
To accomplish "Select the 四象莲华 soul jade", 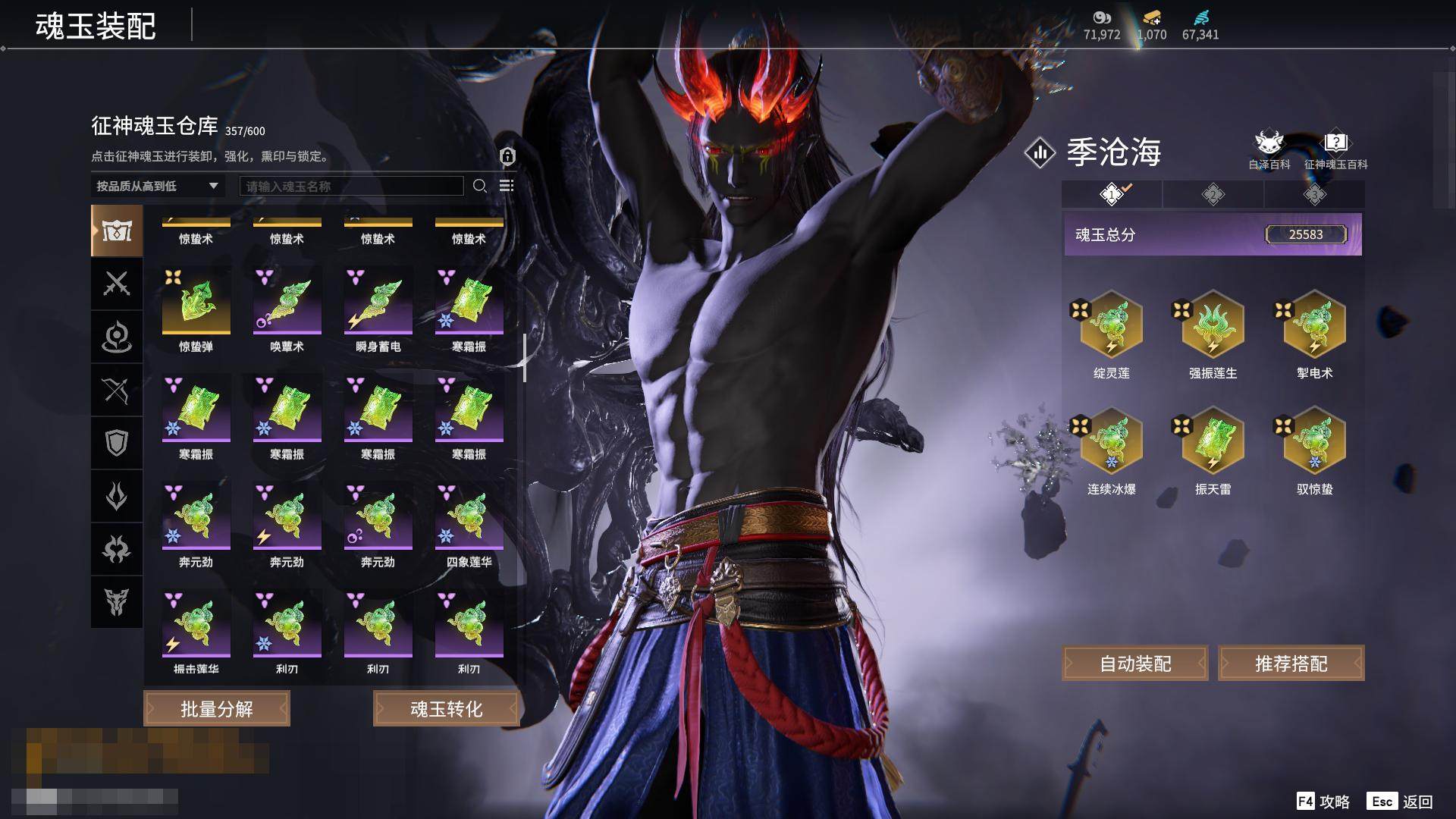I will pos(469,518).
